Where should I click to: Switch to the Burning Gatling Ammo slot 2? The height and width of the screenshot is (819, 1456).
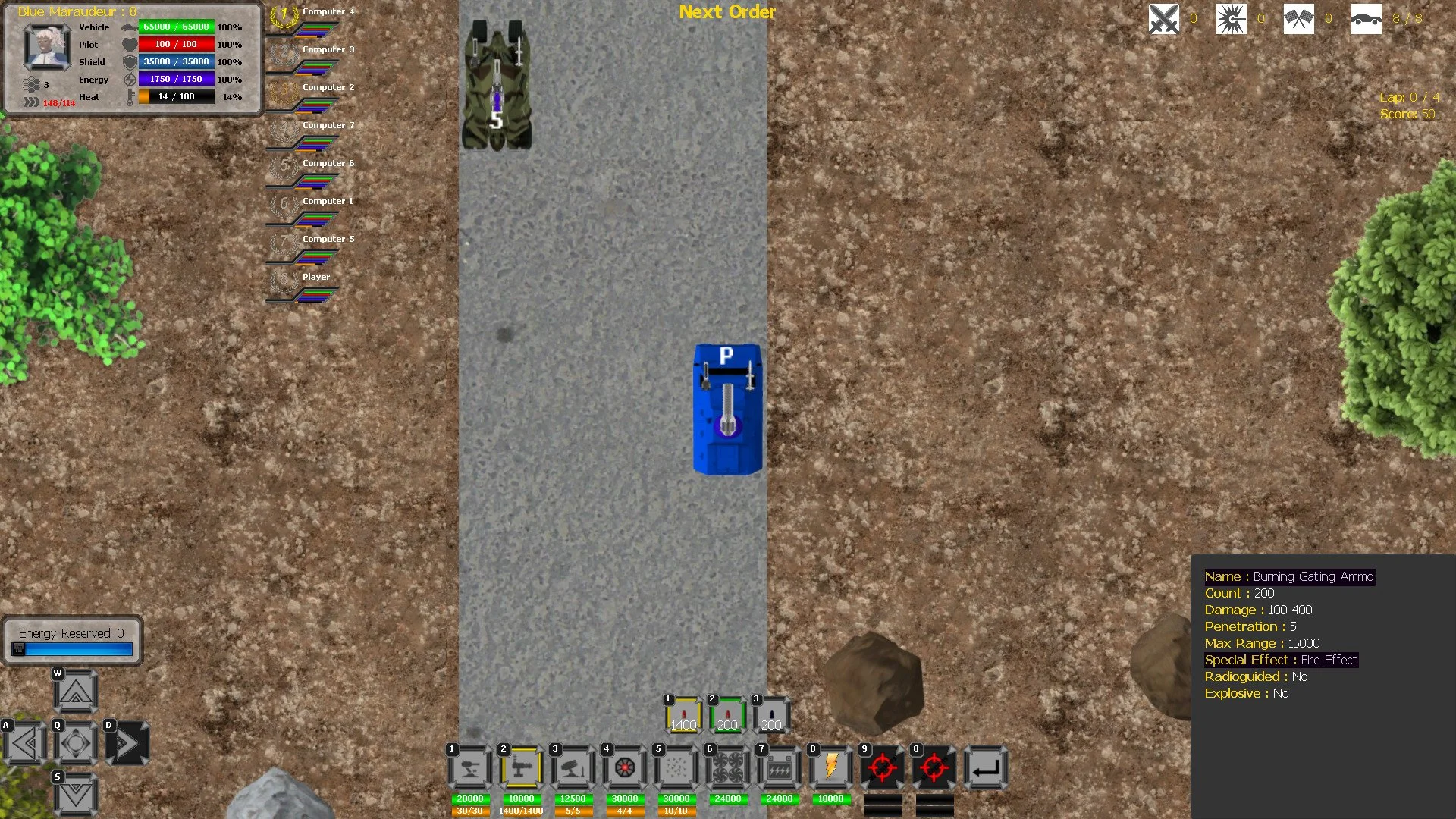click(726, 713)
